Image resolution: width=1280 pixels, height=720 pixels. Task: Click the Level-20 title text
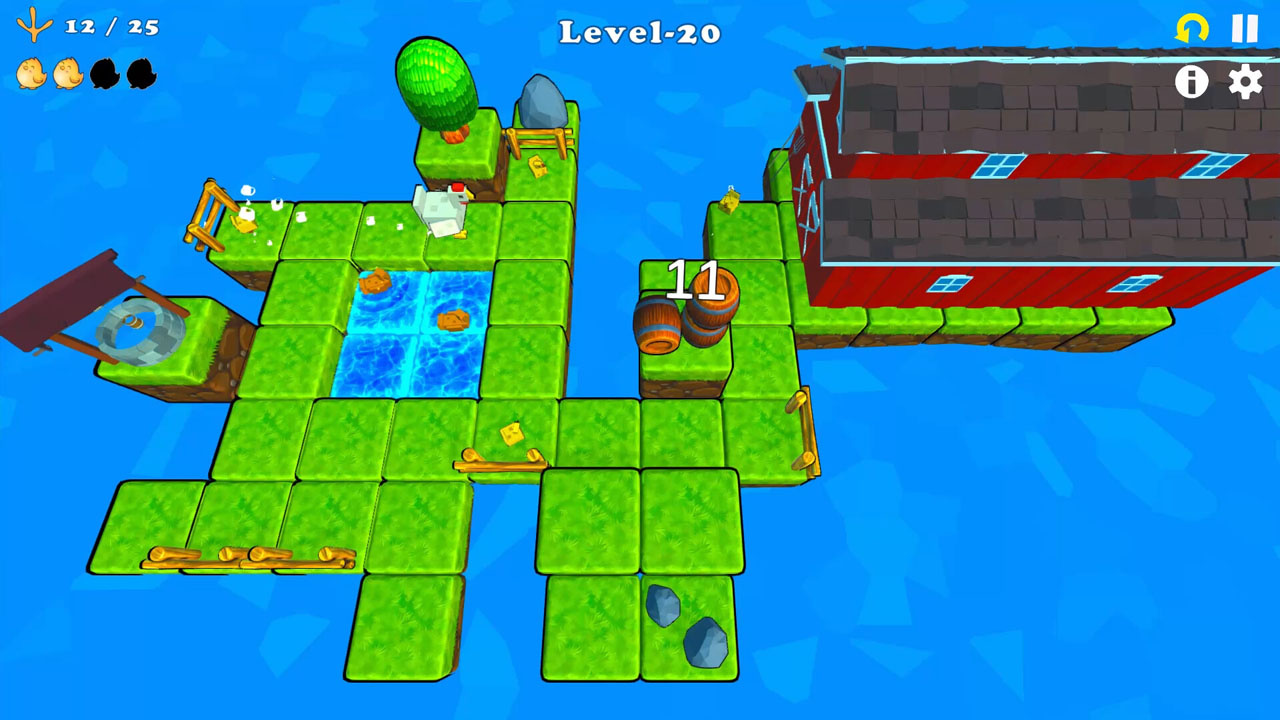point(639,32)
